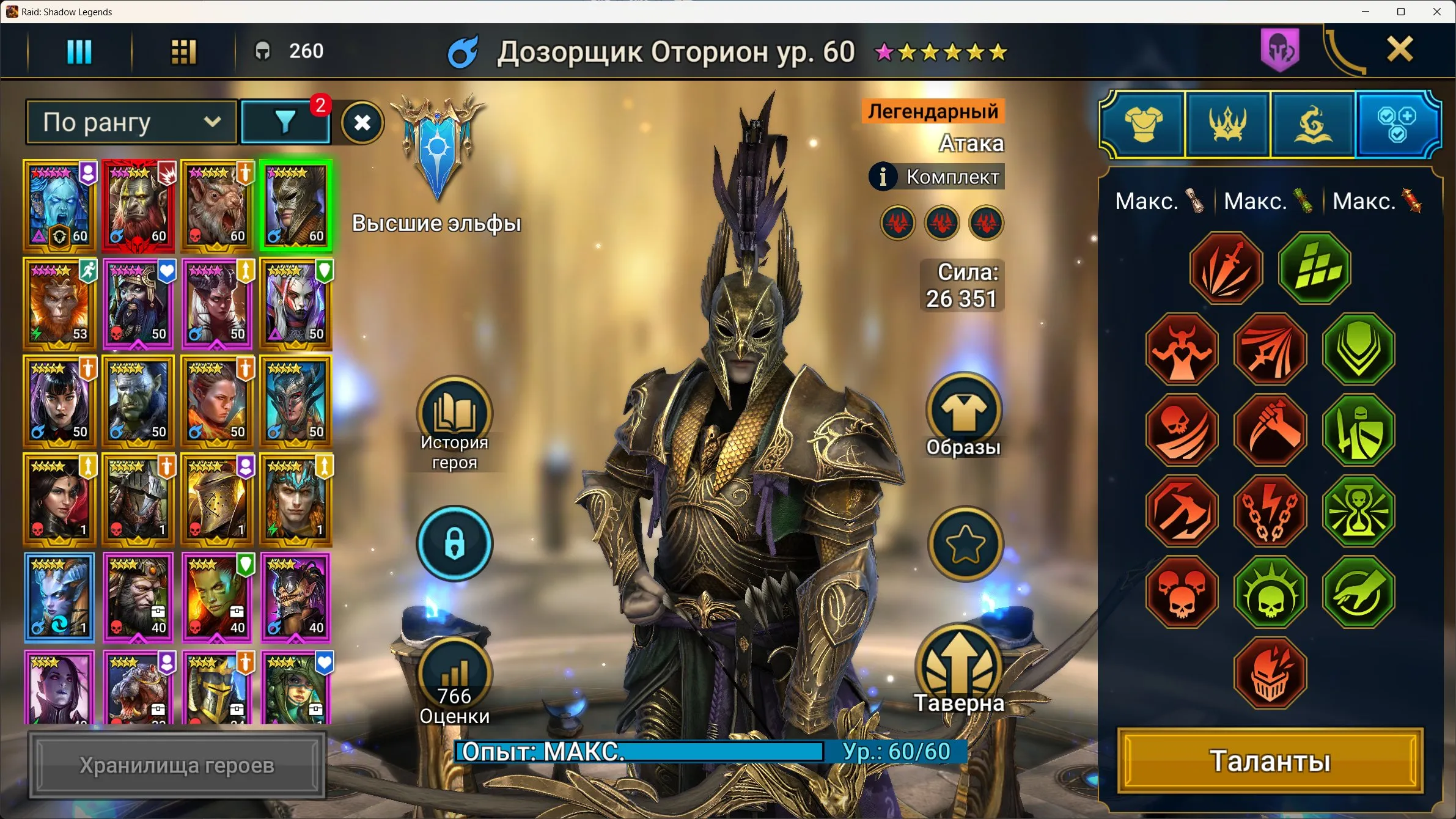
Task: Click the Высшие эльфы faction shield emblem
Action: click(438, 147)
